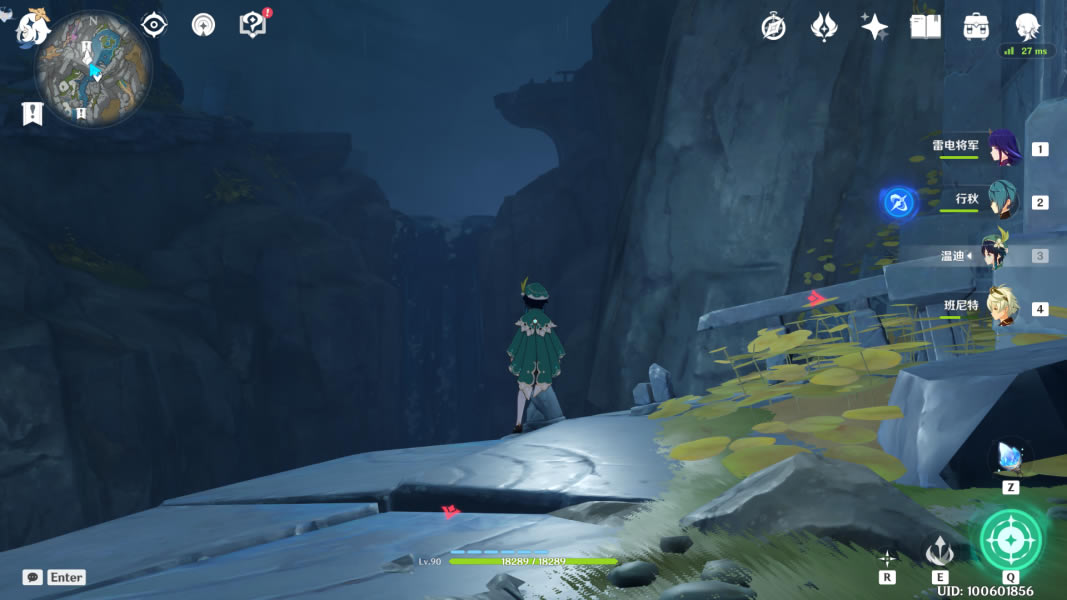Image resolution: width=1067 pixels, height=600 pixels.
Task: Open the Wish star icon
Action: pos(875,27)
